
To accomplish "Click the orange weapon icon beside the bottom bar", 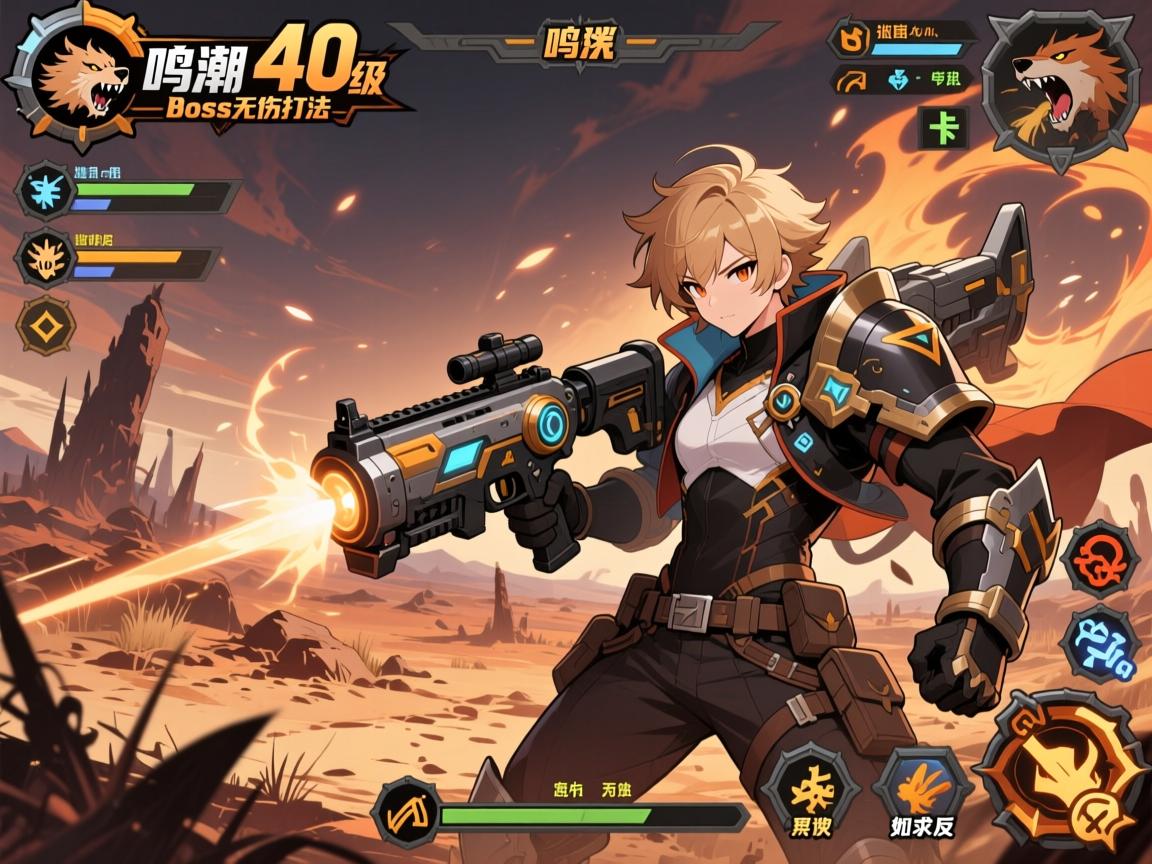I will coord(406,810).
